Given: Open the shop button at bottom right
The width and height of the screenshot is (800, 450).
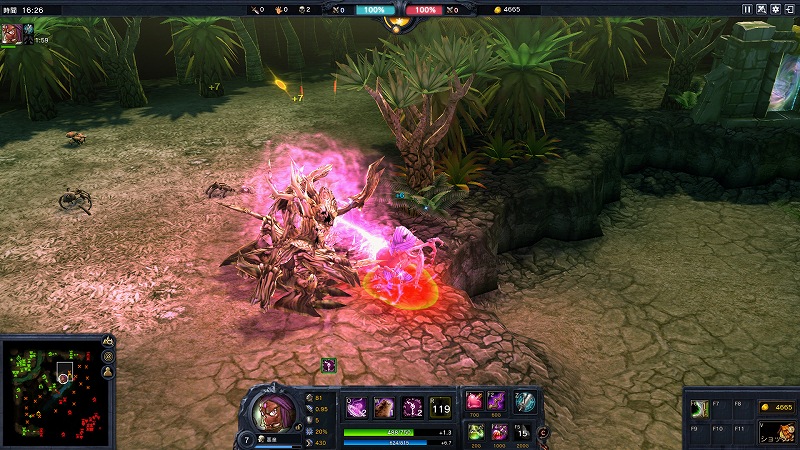Looking at the screenshot, I should click(775, 431).
